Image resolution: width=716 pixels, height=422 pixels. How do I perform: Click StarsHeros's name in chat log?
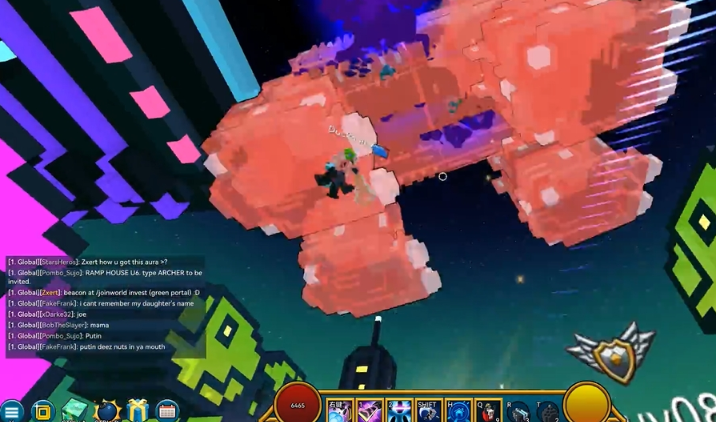tap(58, 262)
